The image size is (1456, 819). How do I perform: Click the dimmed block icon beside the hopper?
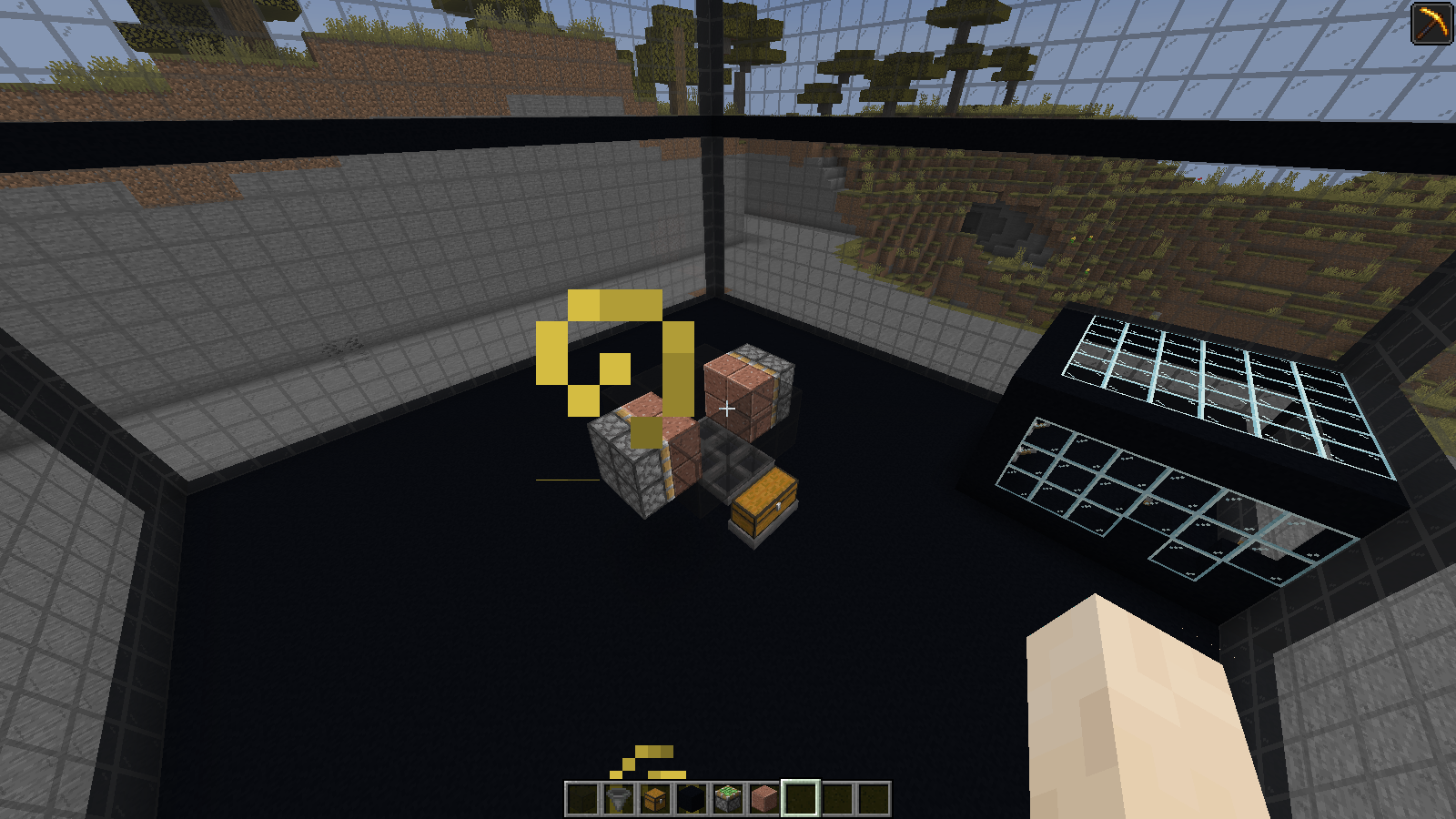582,796
